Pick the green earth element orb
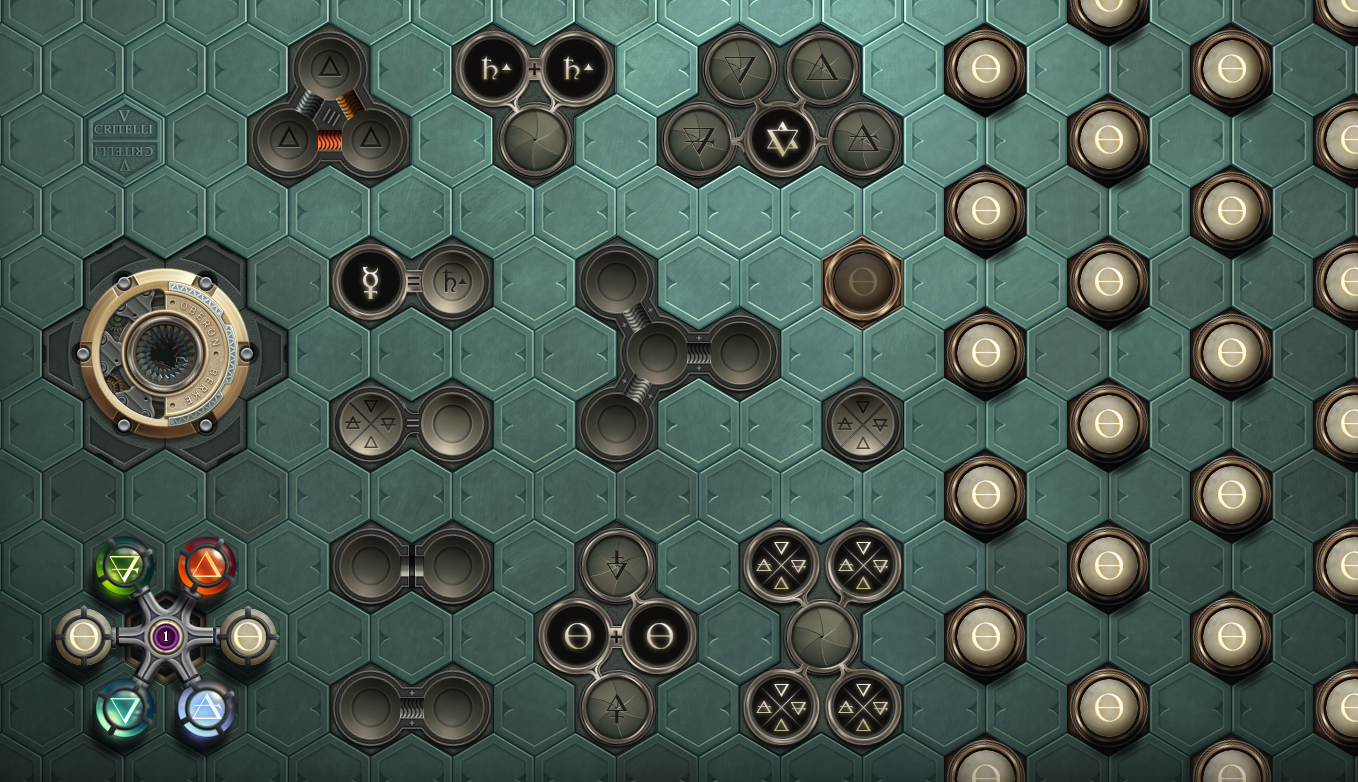 click(x=124, y=568)
